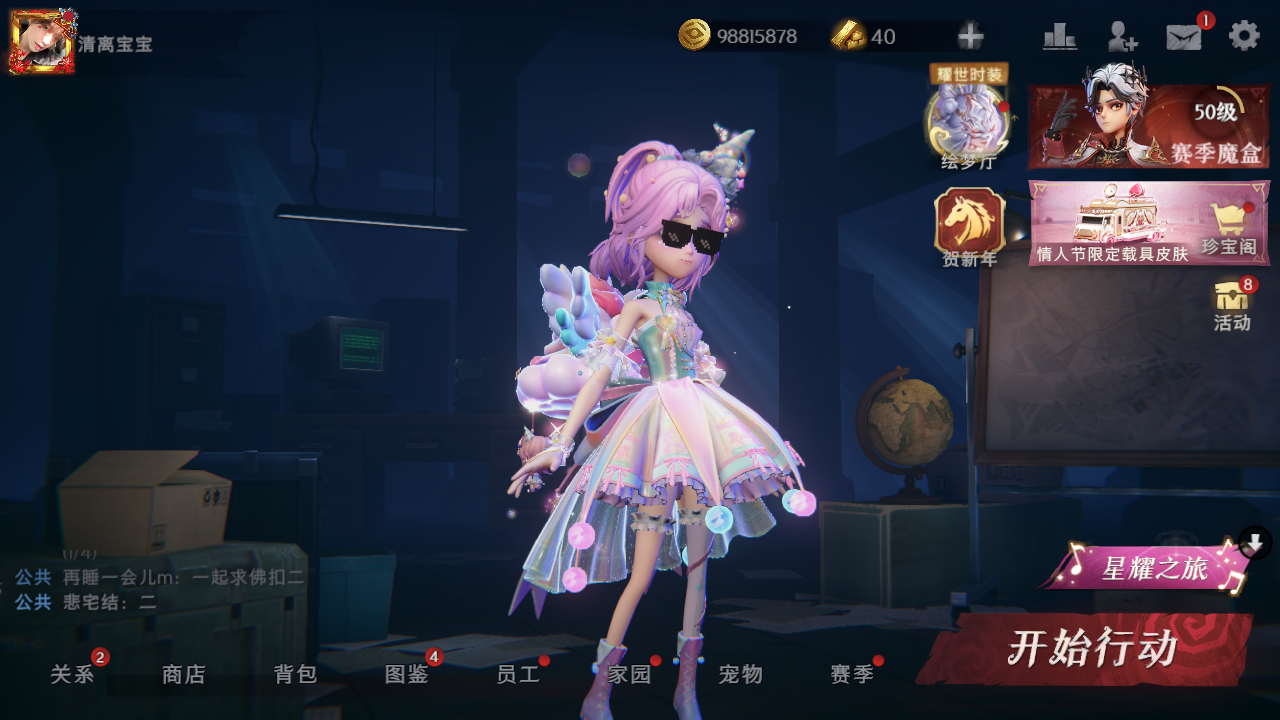Go to the 商店 shop
The height and width of the screenshot is (720, 1280).
point(184,675)
